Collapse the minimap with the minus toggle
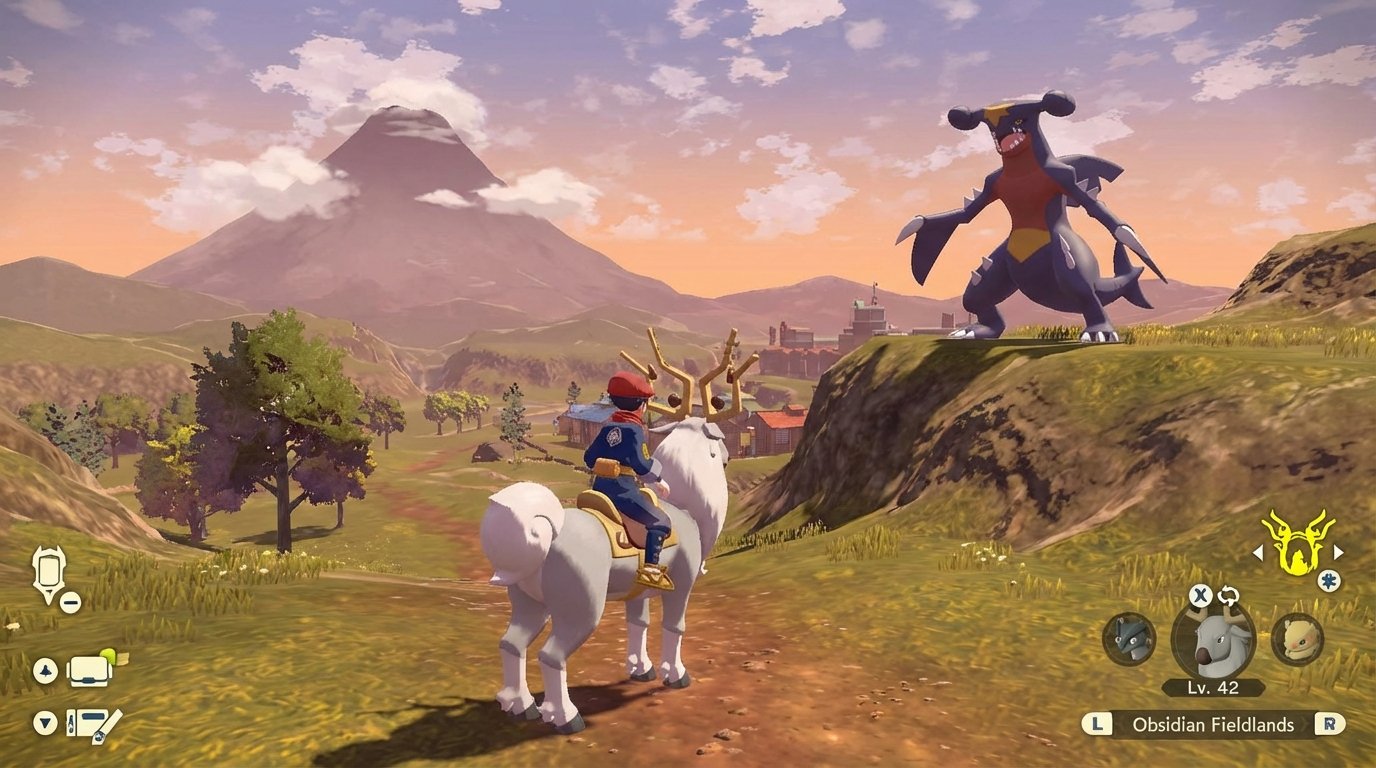The width and height of the screenshot is (1376, 768). click(x=70, y=602)
